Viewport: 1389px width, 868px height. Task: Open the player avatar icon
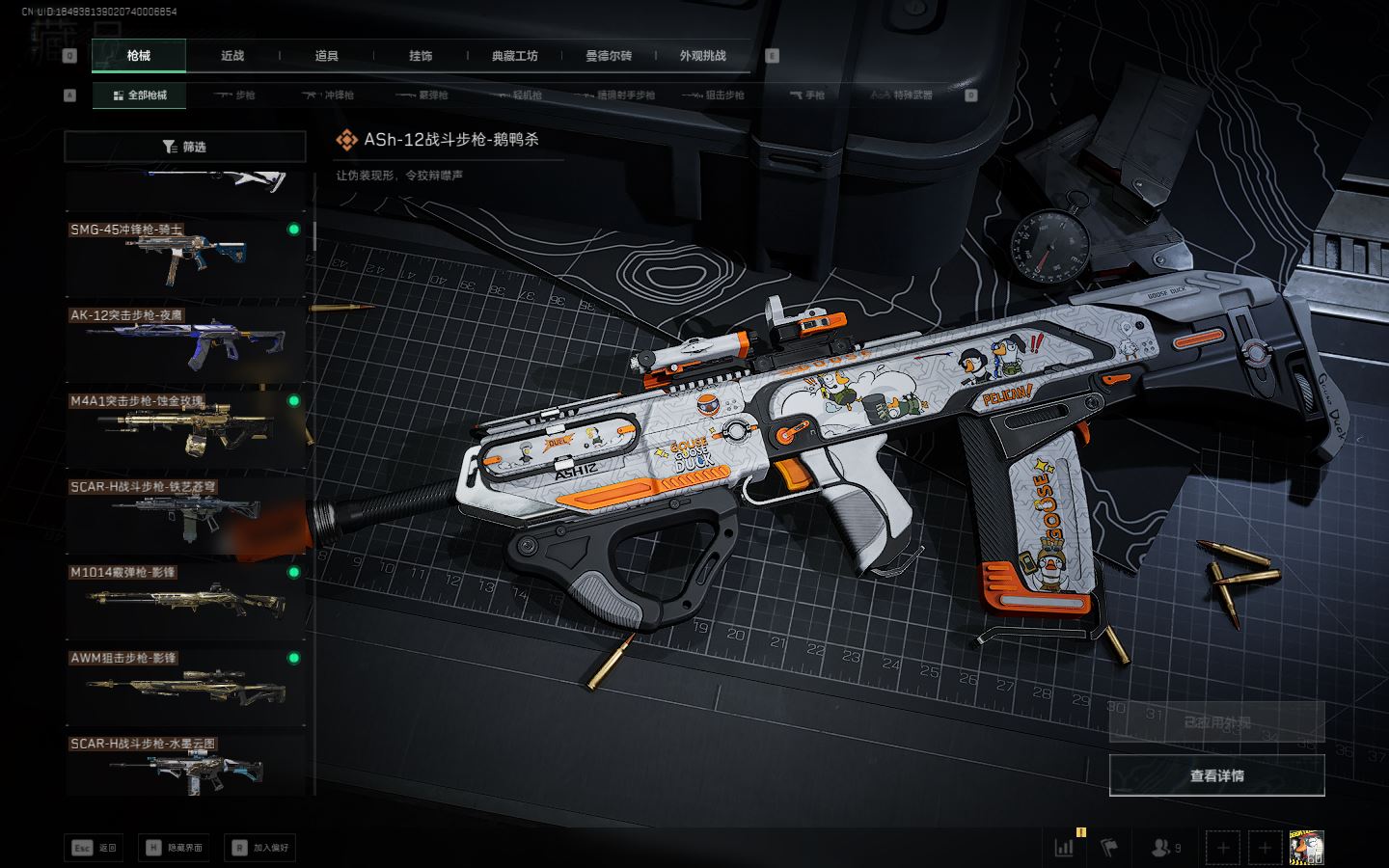(x=1306, y=848)
